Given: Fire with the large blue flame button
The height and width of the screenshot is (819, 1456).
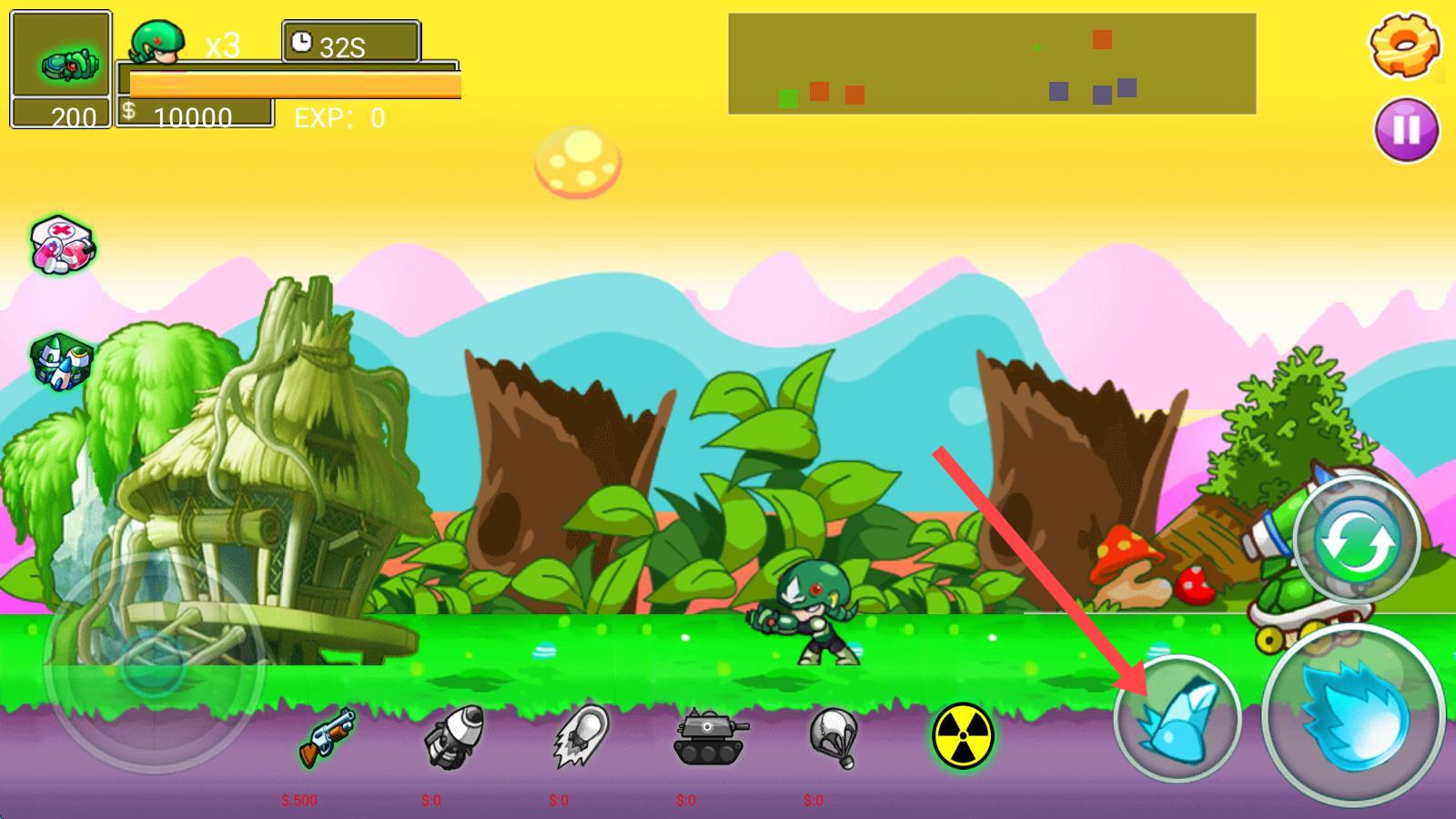Looking at the screenshot, I should click(x=1353, y=715).
